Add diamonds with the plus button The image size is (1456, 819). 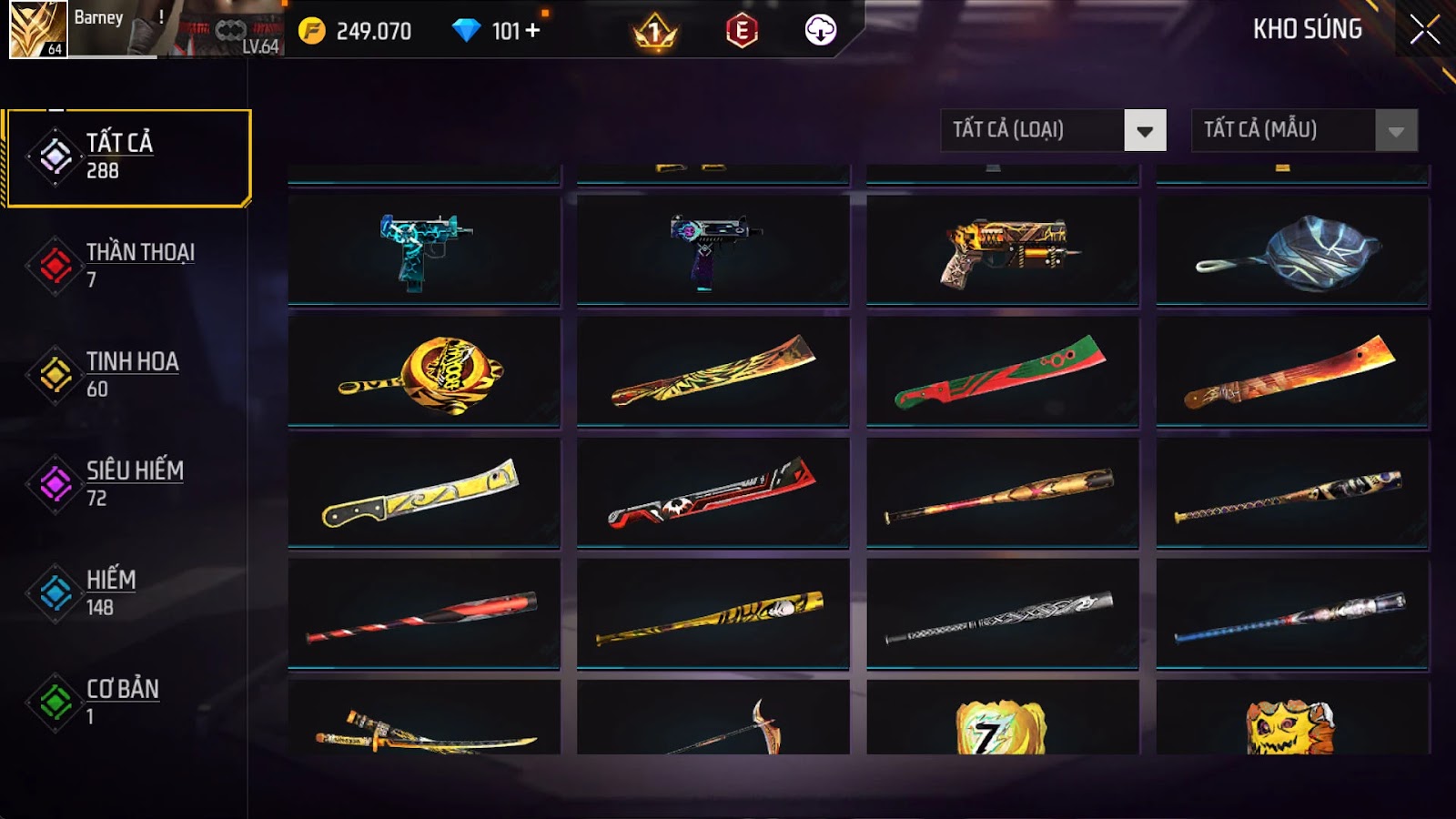tap(532, 31)
